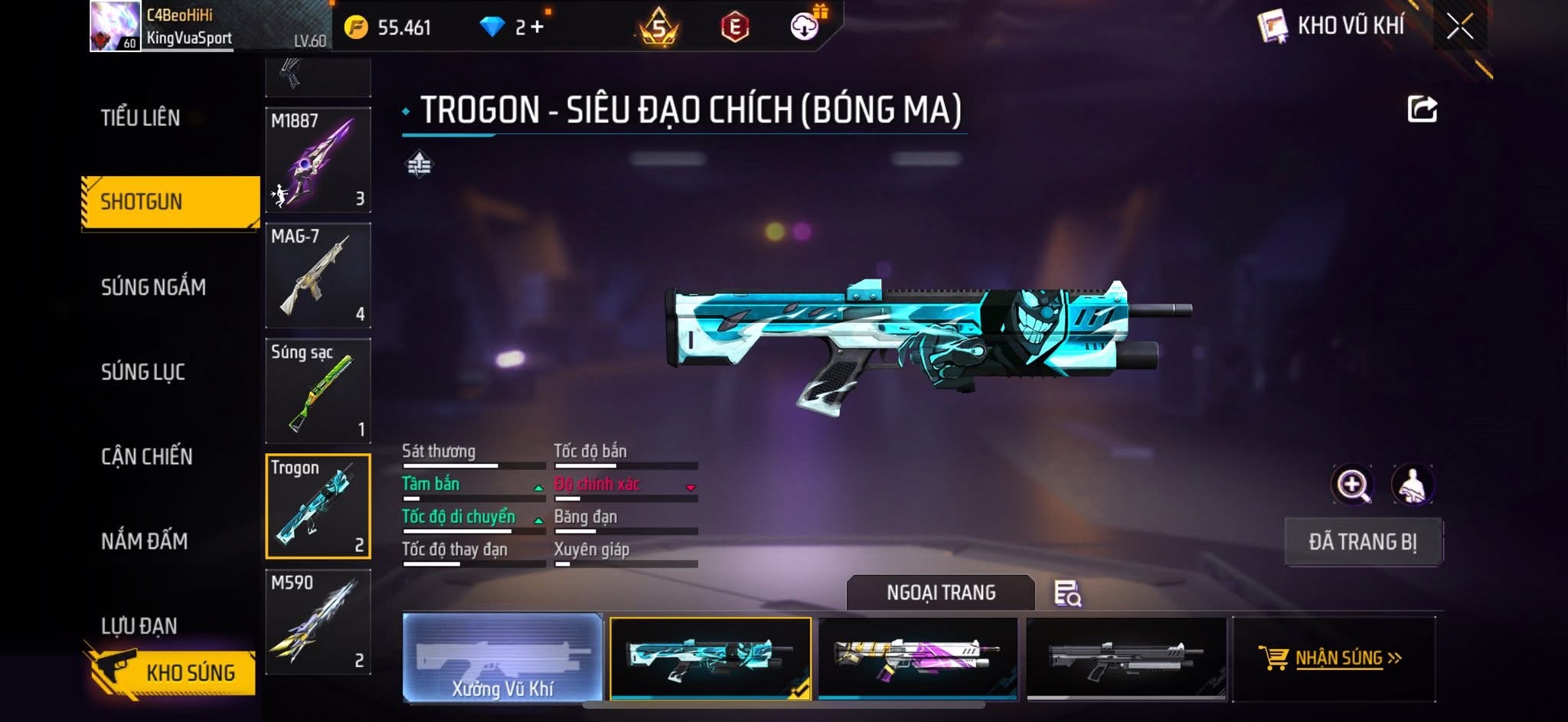1568x722 pixels.
Task: Choose the MAG-7 shotgun slot
Action: coord(318,275)
